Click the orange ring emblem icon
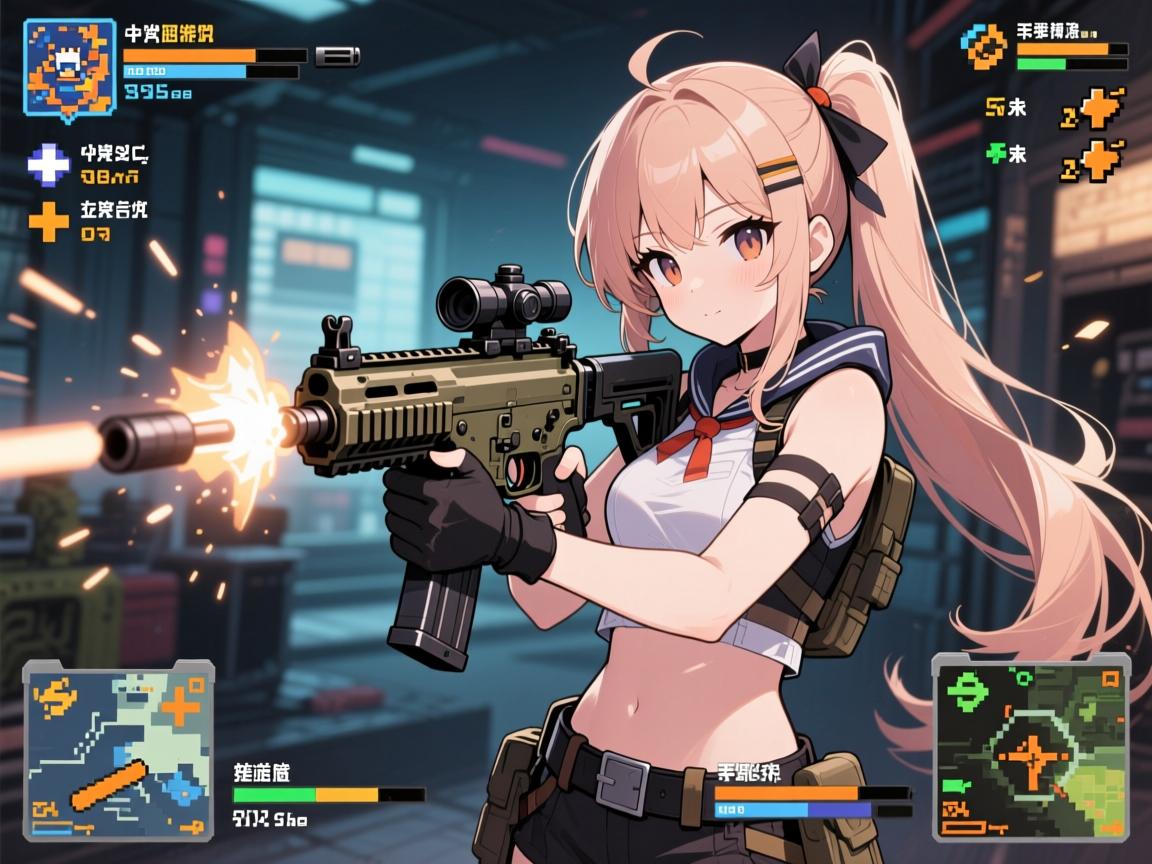The height and width of the screenshot is (864, 1152). 985,46
